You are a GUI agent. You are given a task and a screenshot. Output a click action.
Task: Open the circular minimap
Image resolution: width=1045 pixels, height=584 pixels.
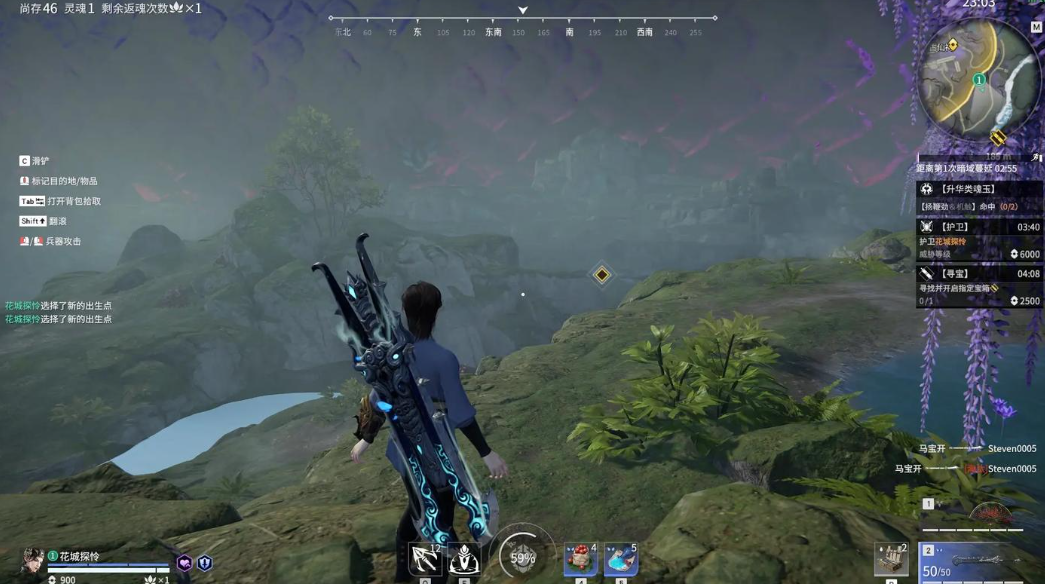[979, 80]
